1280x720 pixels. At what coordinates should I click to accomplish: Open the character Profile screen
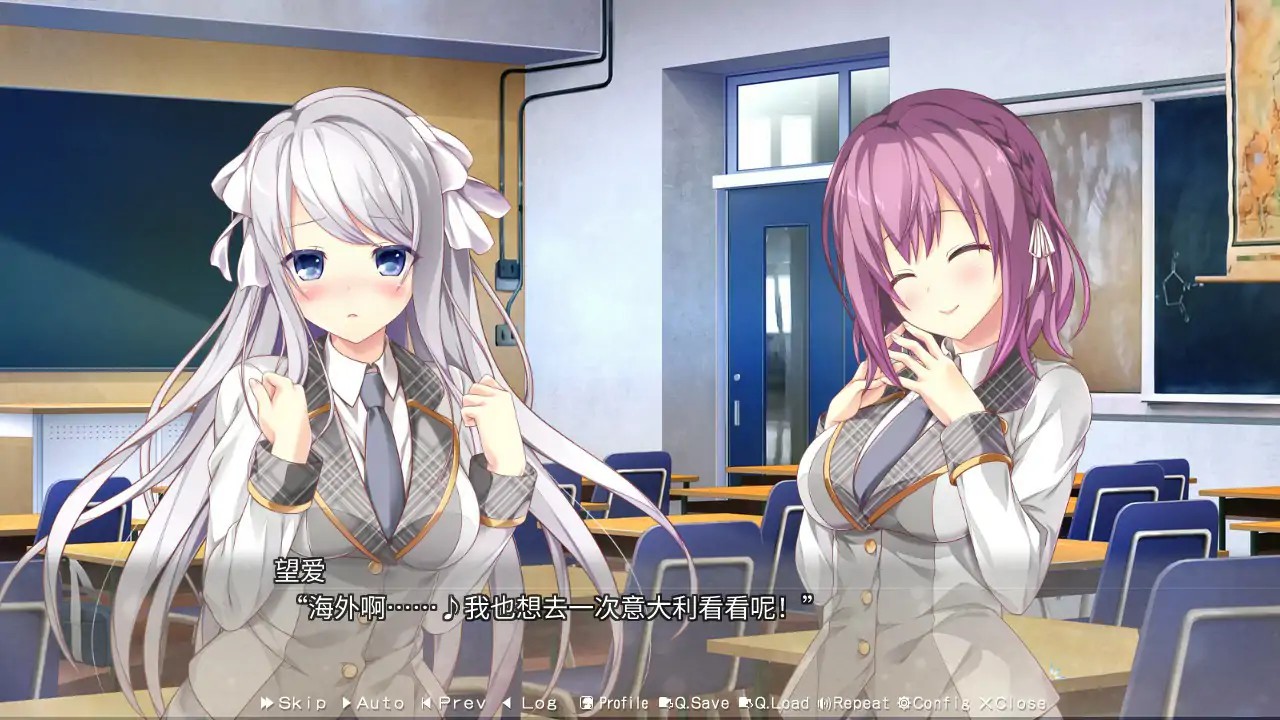(x=608, y=703)
